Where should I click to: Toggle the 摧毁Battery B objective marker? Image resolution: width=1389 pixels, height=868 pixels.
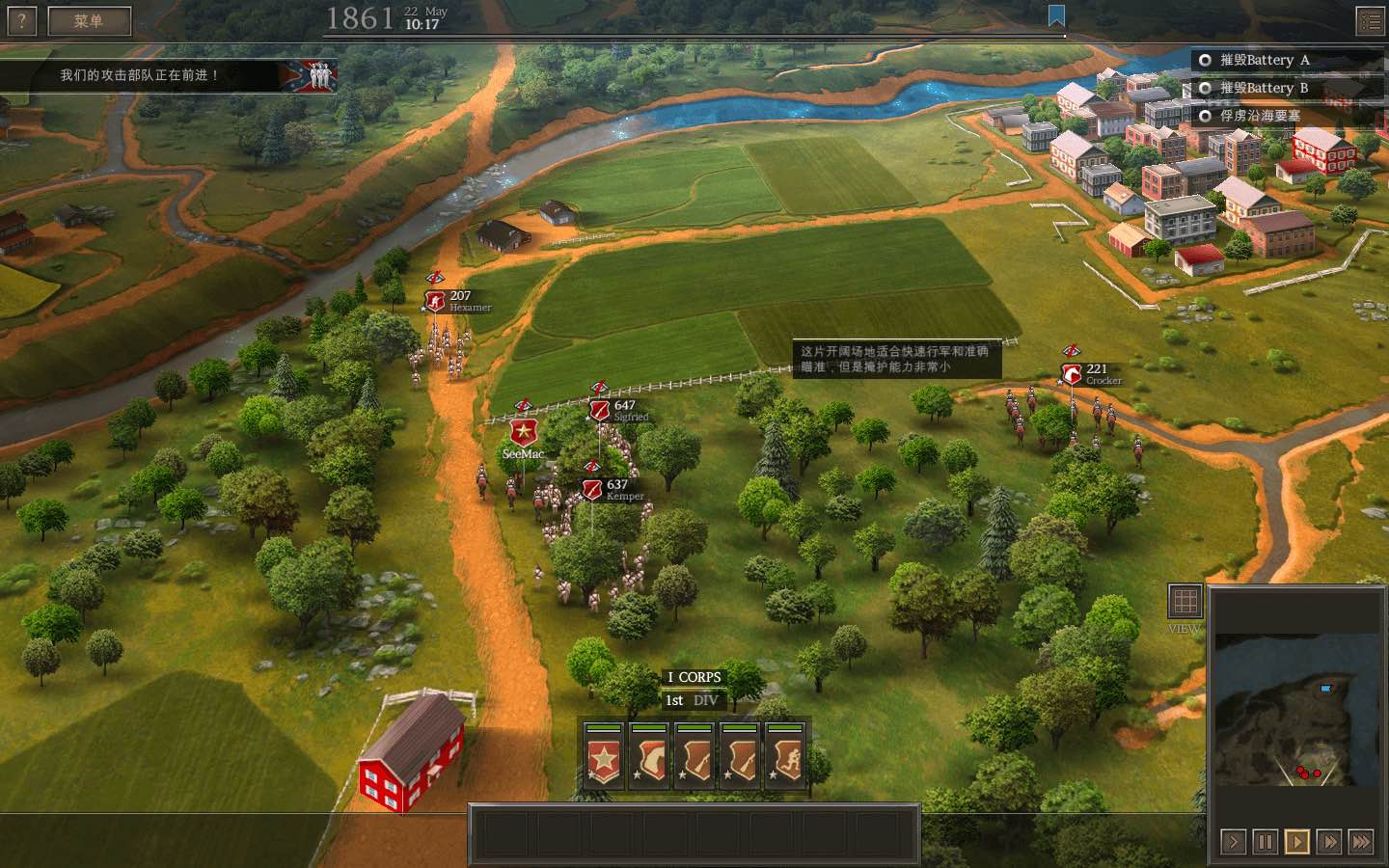pyautogui.click(x=1204, y=88)
